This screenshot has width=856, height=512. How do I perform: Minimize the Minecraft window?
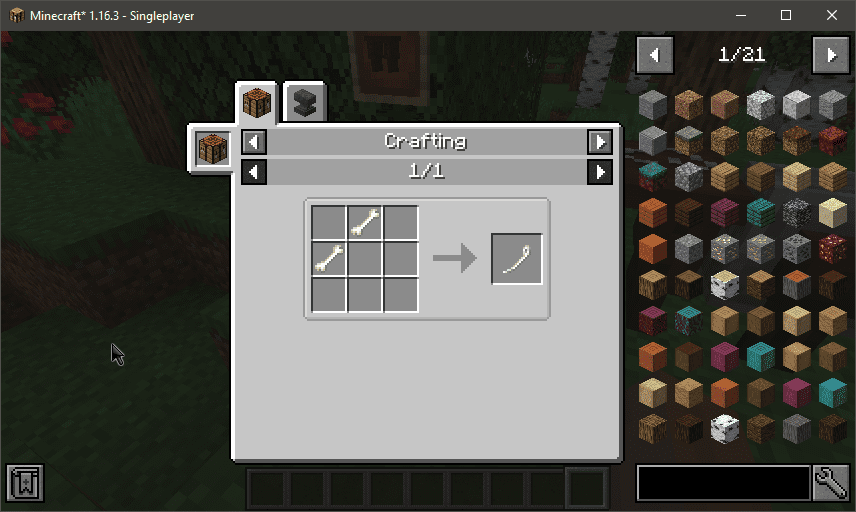(740, 15)
